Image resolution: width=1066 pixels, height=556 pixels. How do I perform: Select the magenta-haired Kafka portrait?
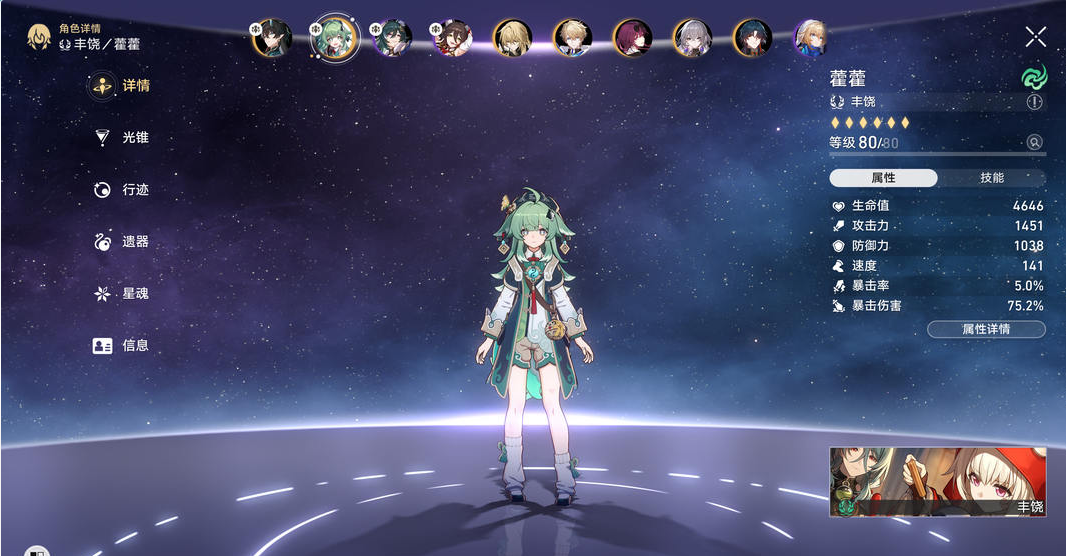click(x=632, y=38)
